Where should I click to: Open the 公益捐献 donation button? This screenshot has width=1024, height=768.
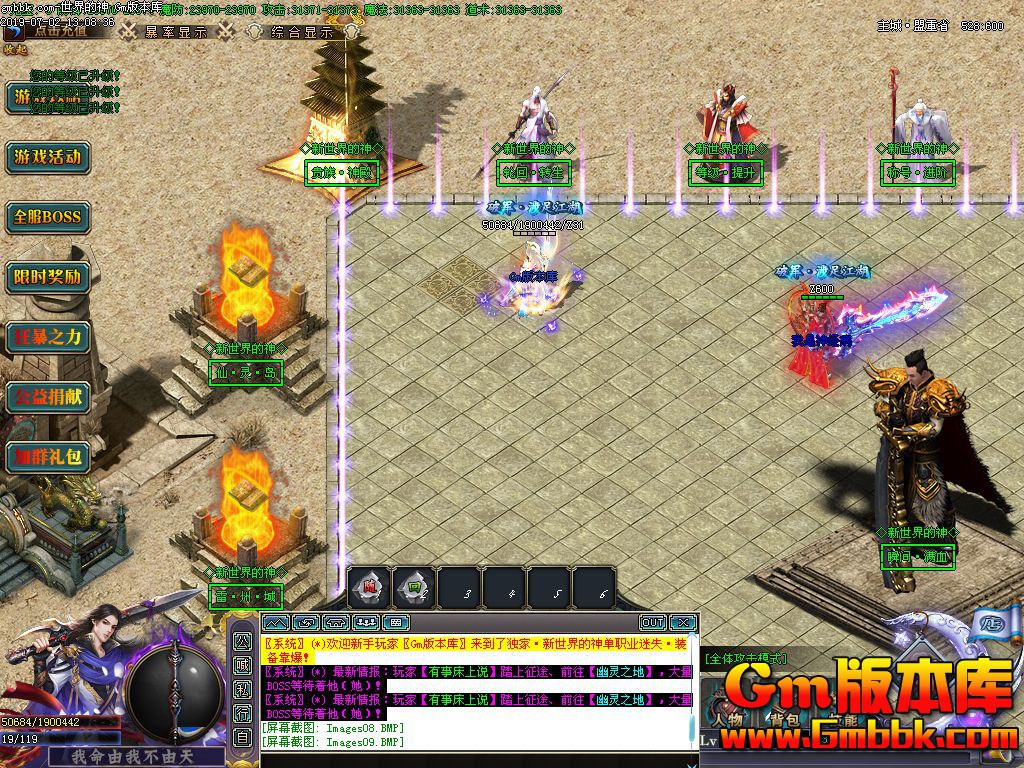(47, 397)
